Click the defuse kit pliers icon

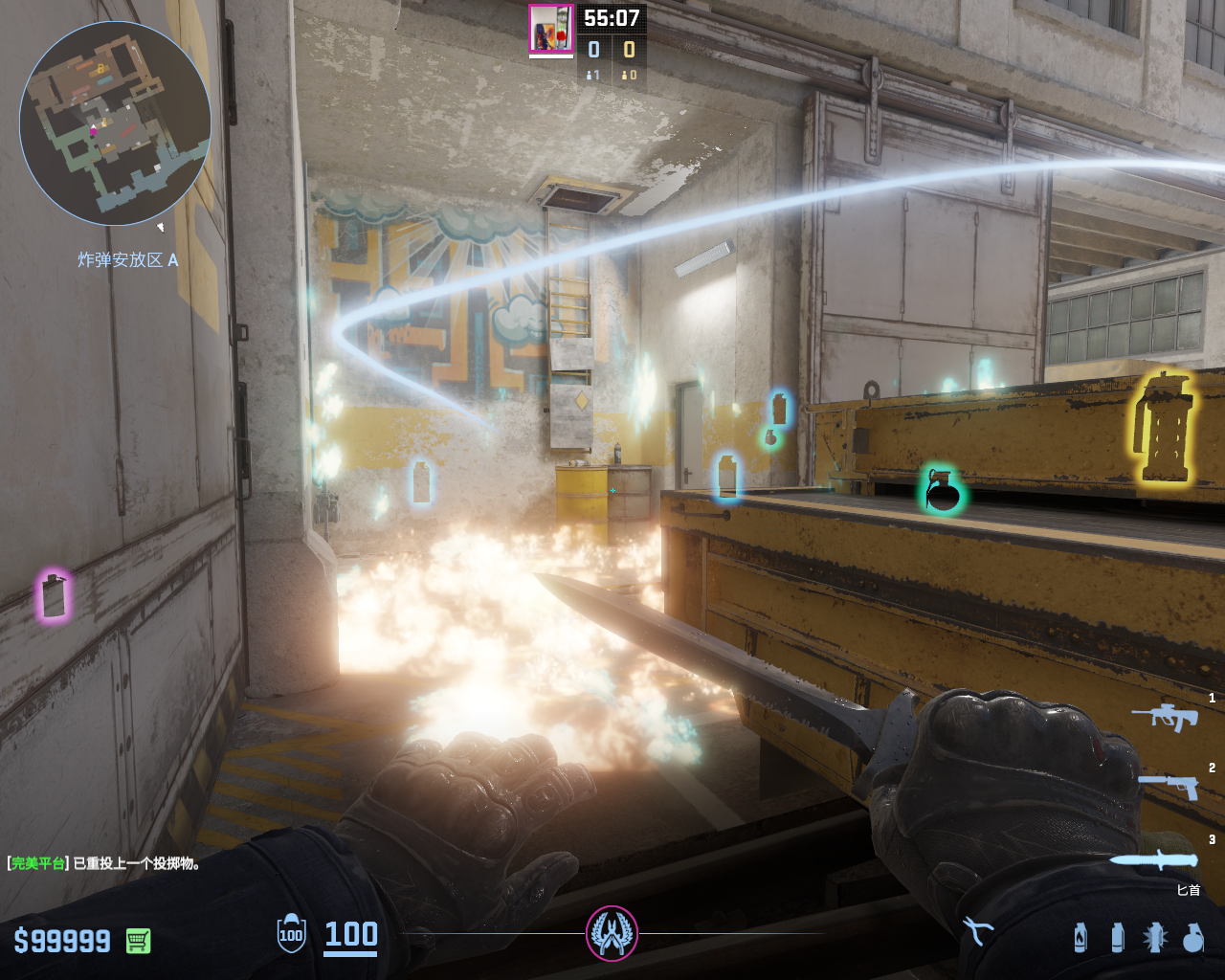978,930
